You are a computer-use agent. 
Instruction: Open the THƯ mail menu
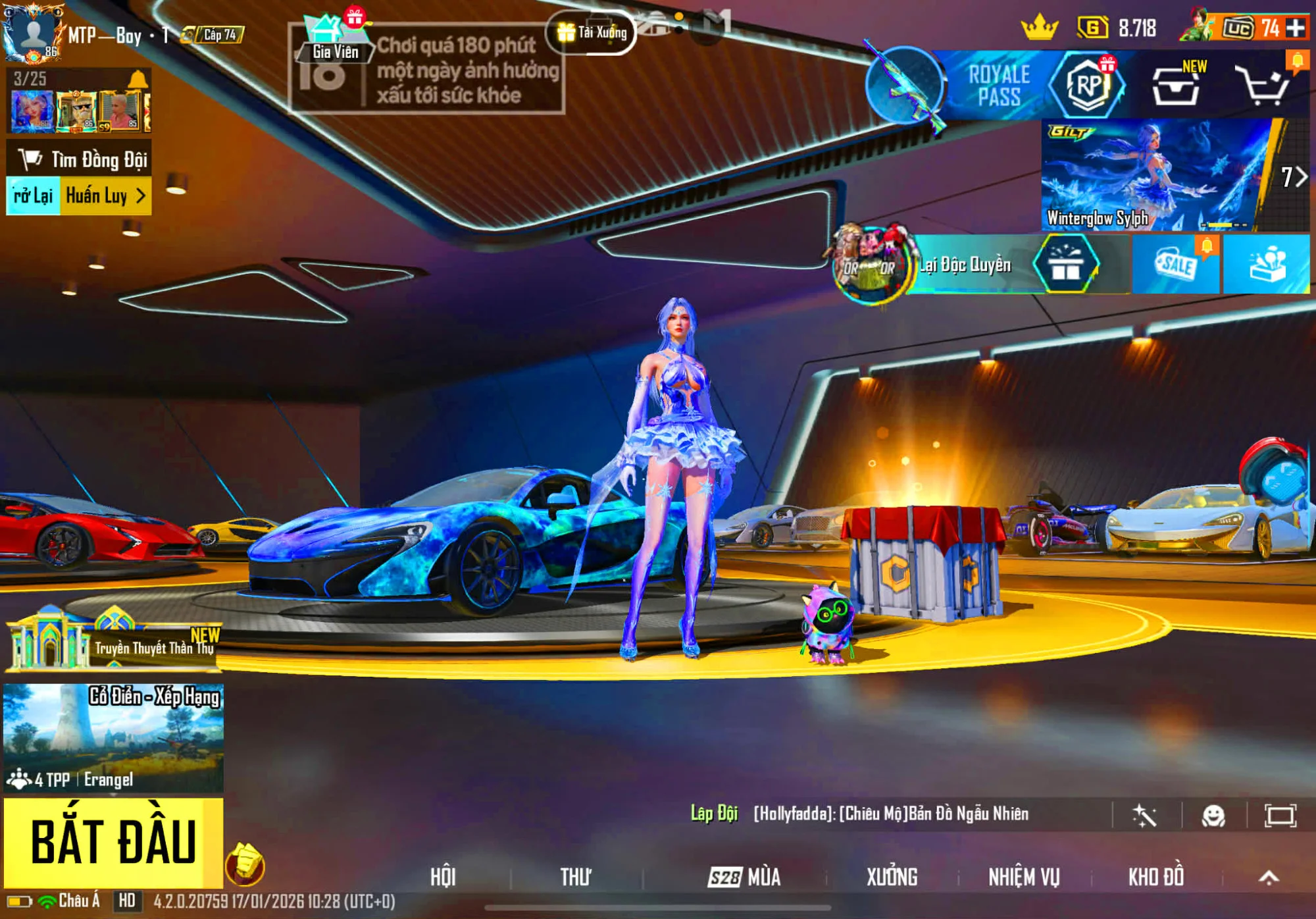575,877
